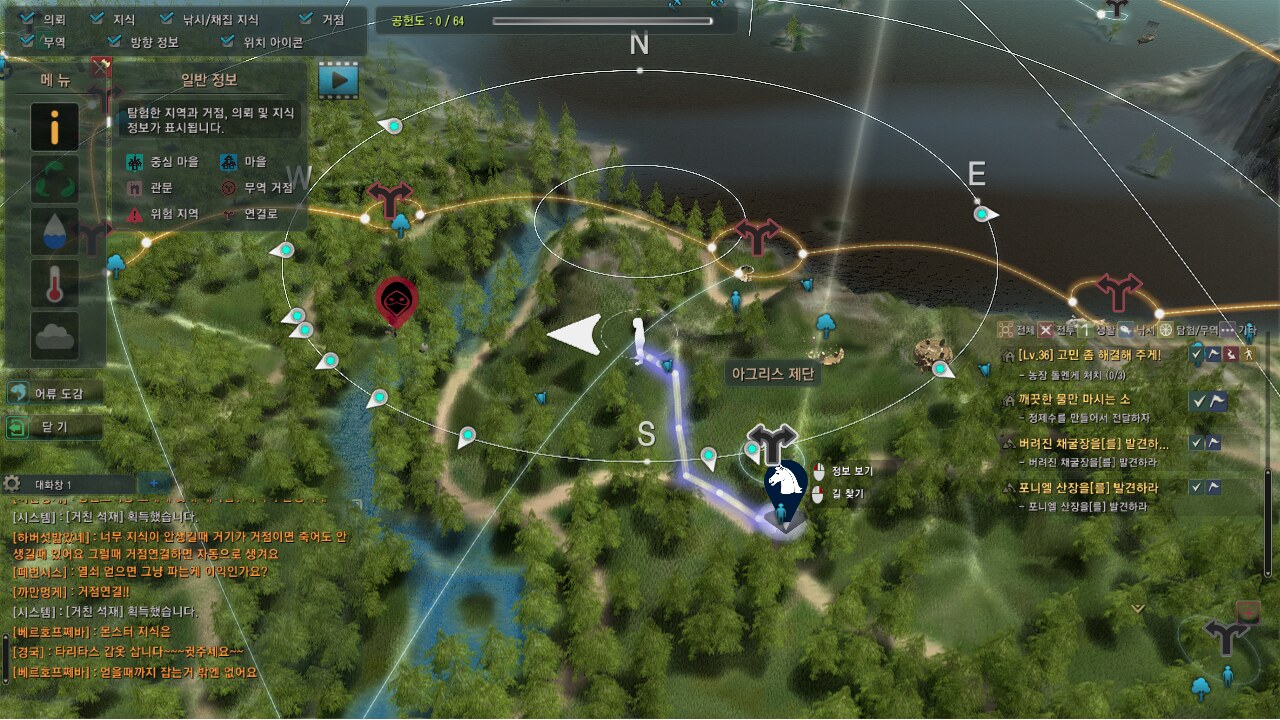The height and width of the screenshot is (720, 1280).
Task: Select the 전투 combat quest filter
Action: click(x=1046, y=330)
